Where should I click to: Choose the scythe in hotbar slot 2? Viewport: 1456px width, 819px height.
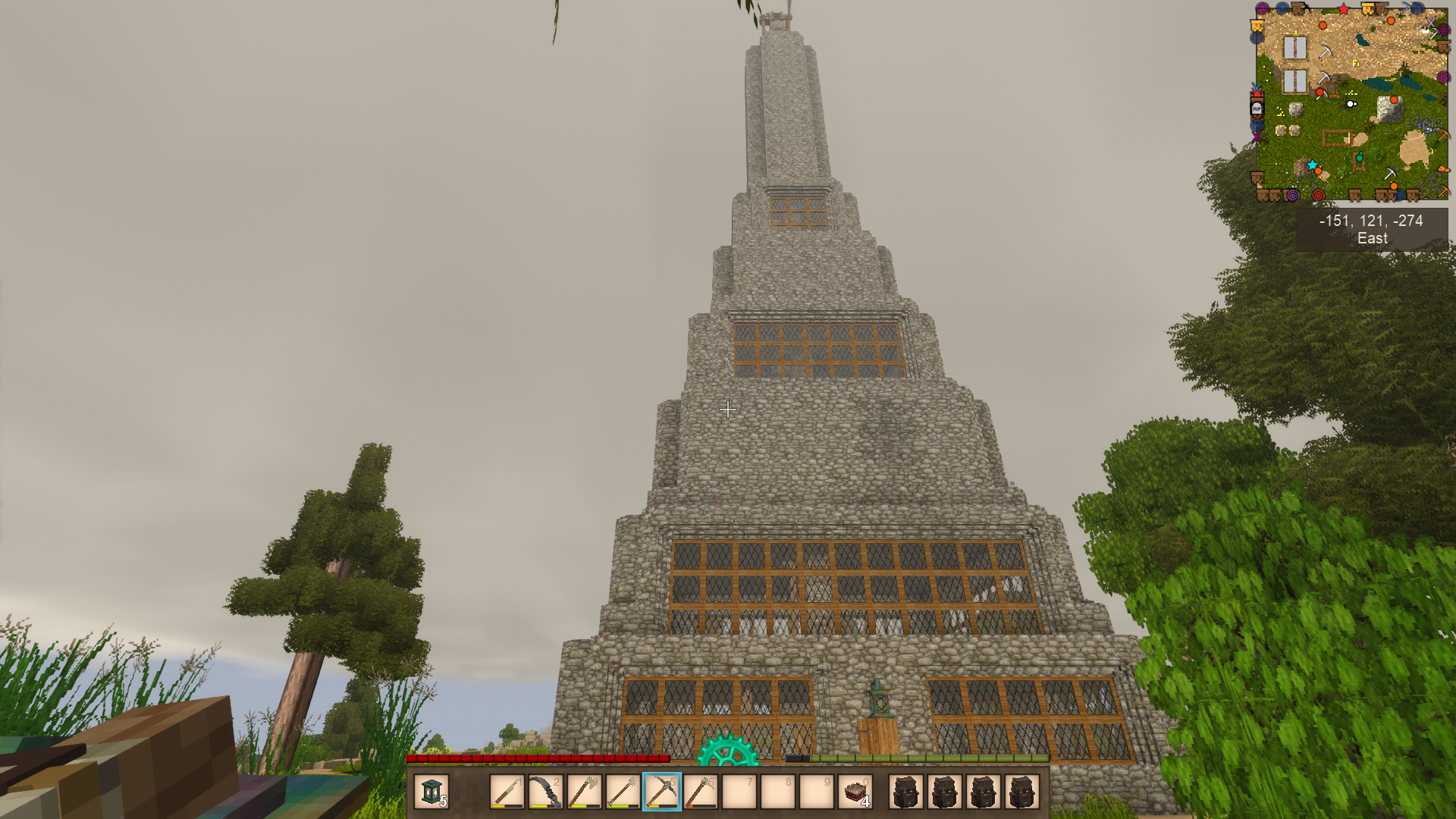(545, 792)
